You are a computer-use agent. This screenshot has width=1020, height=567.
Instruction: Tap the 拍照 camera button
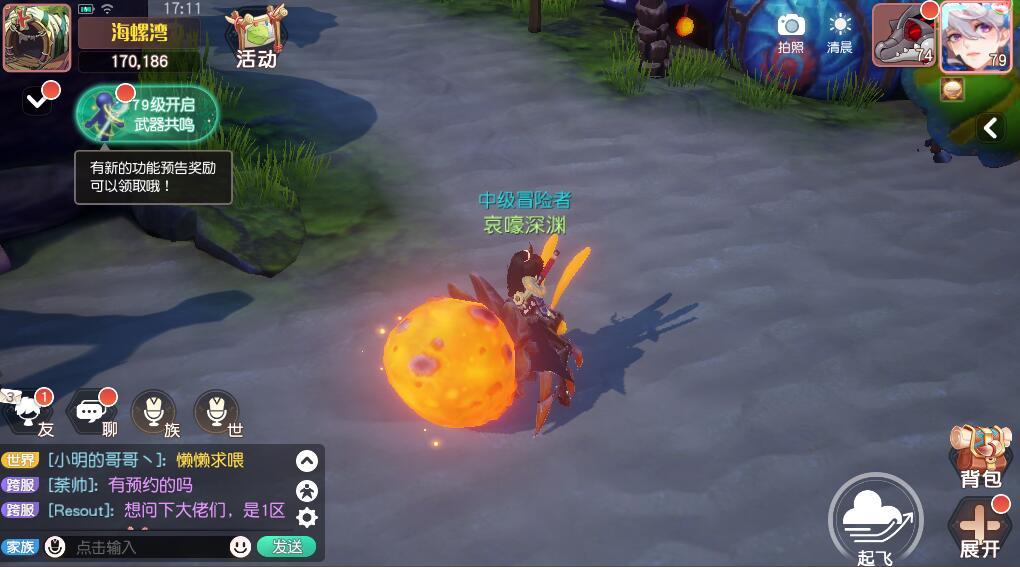click(791, 33)
